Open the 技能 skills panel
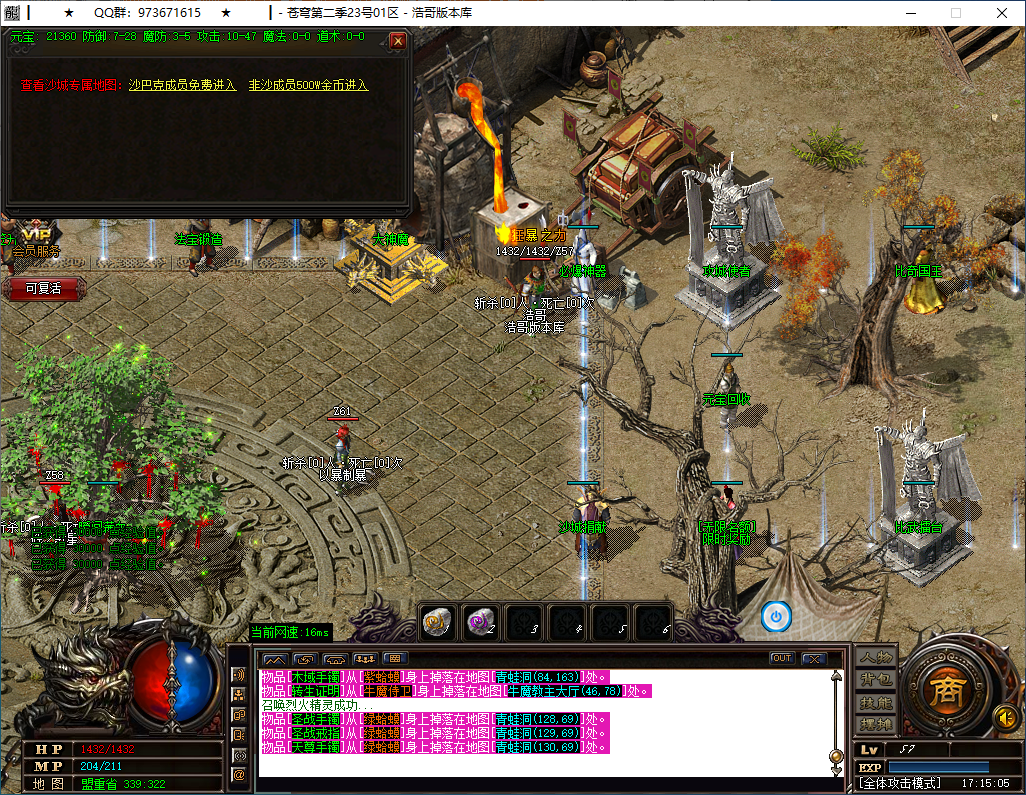The width and height of the screenshot is (1026, 795). pyautogui.click(x=876, y=702)
